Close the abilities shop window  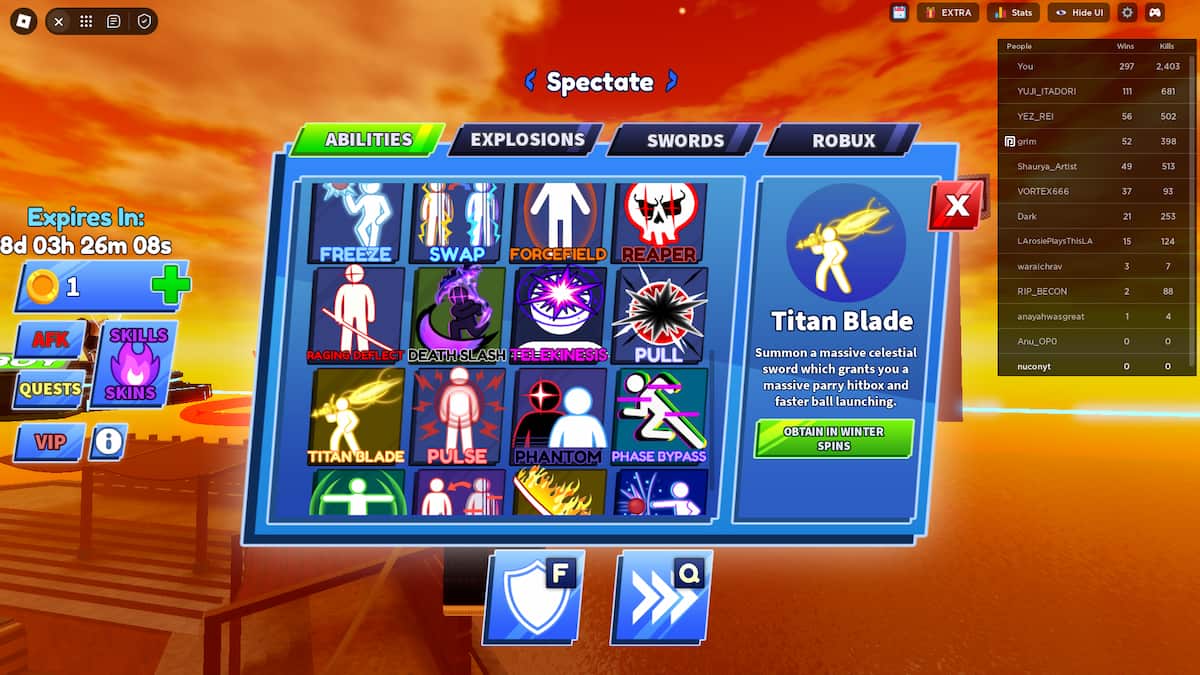click(957, 206)
